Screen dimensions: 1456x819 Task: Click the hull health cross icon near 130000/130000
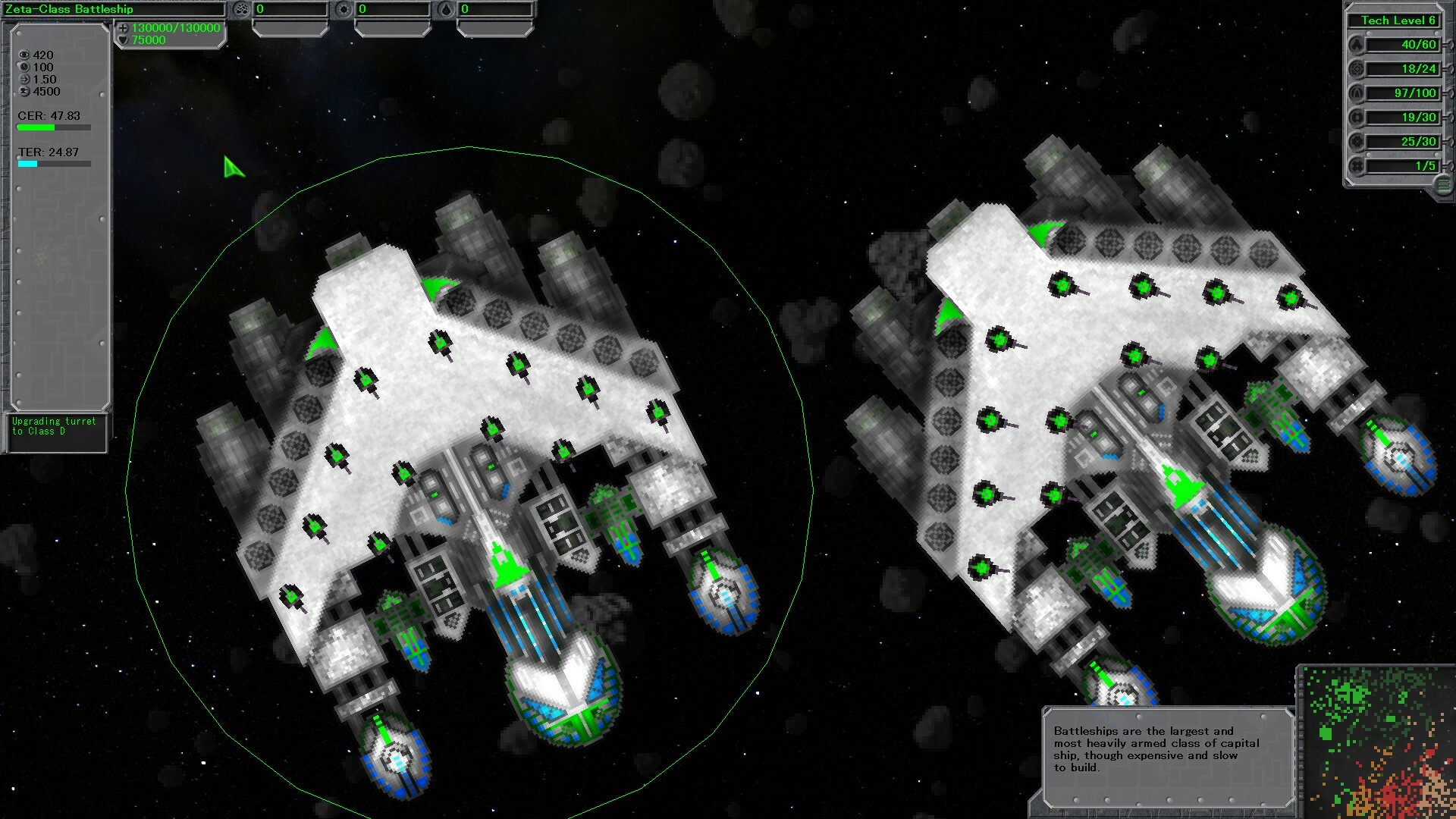point(122,27)
